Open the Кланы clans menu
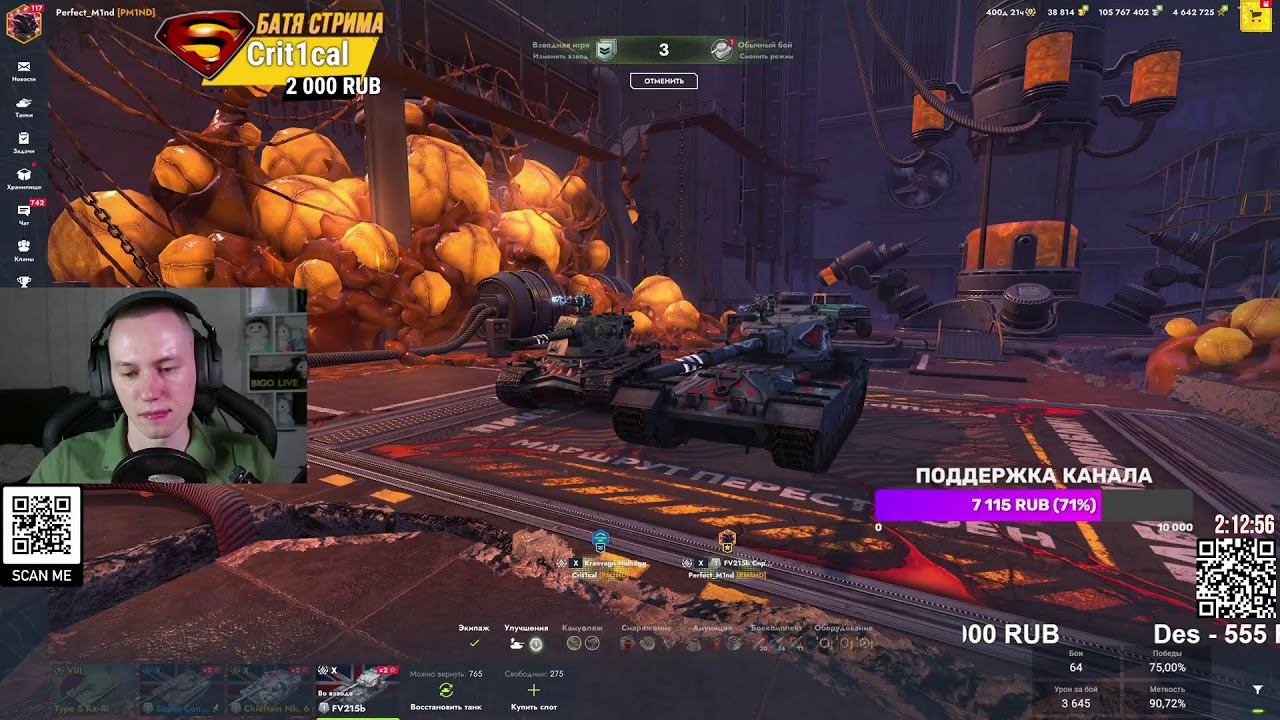This screenshot has height=720, width=1280. coord(24,250)
